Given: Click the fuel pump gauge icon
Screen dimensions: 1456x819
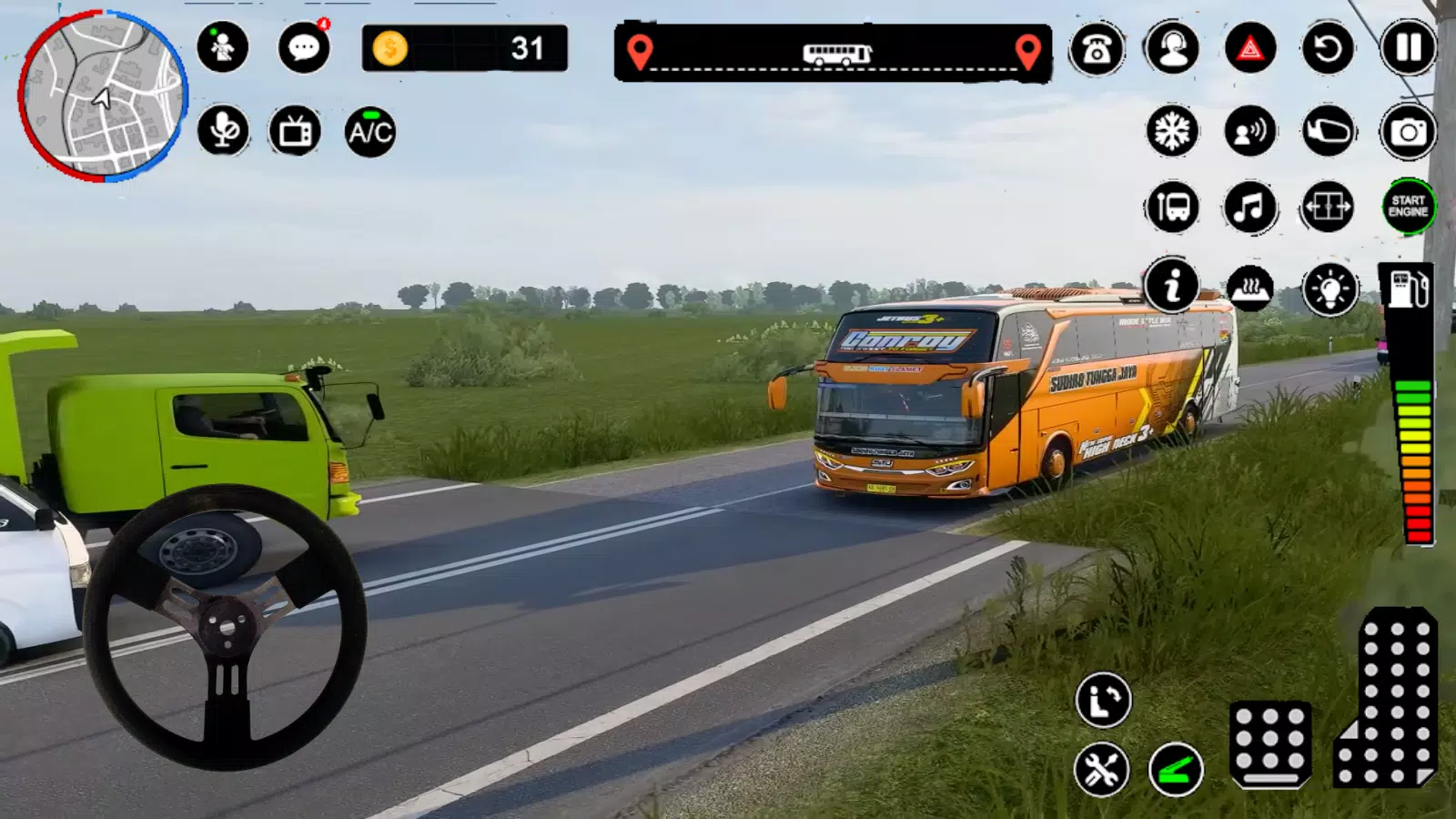Looking at the screenshot, I should (1406, 288).
